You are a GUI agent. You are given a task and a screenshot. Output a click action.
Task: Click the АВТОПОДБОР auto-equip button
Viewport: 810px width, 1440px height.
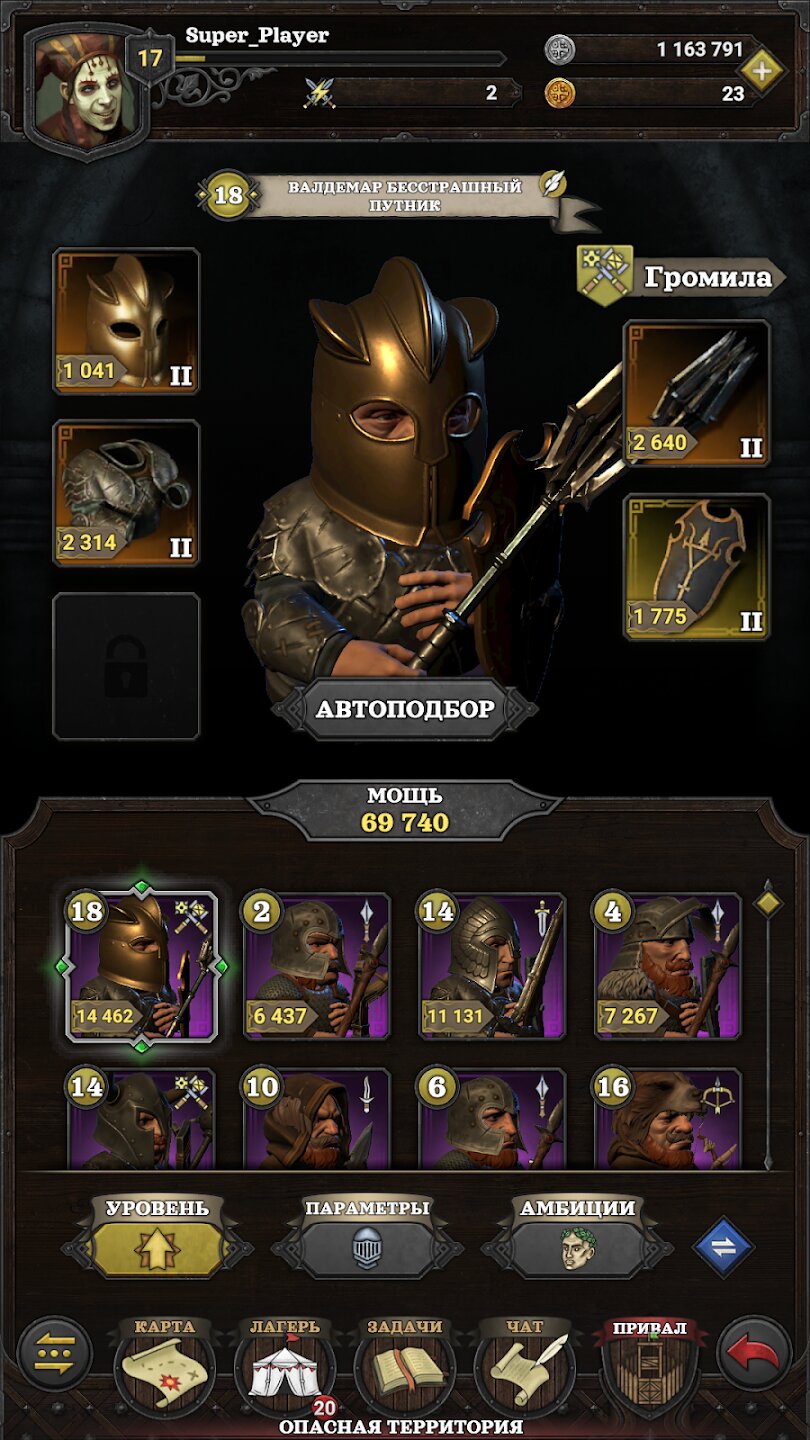pyautogui.click(x=405, y=710)
